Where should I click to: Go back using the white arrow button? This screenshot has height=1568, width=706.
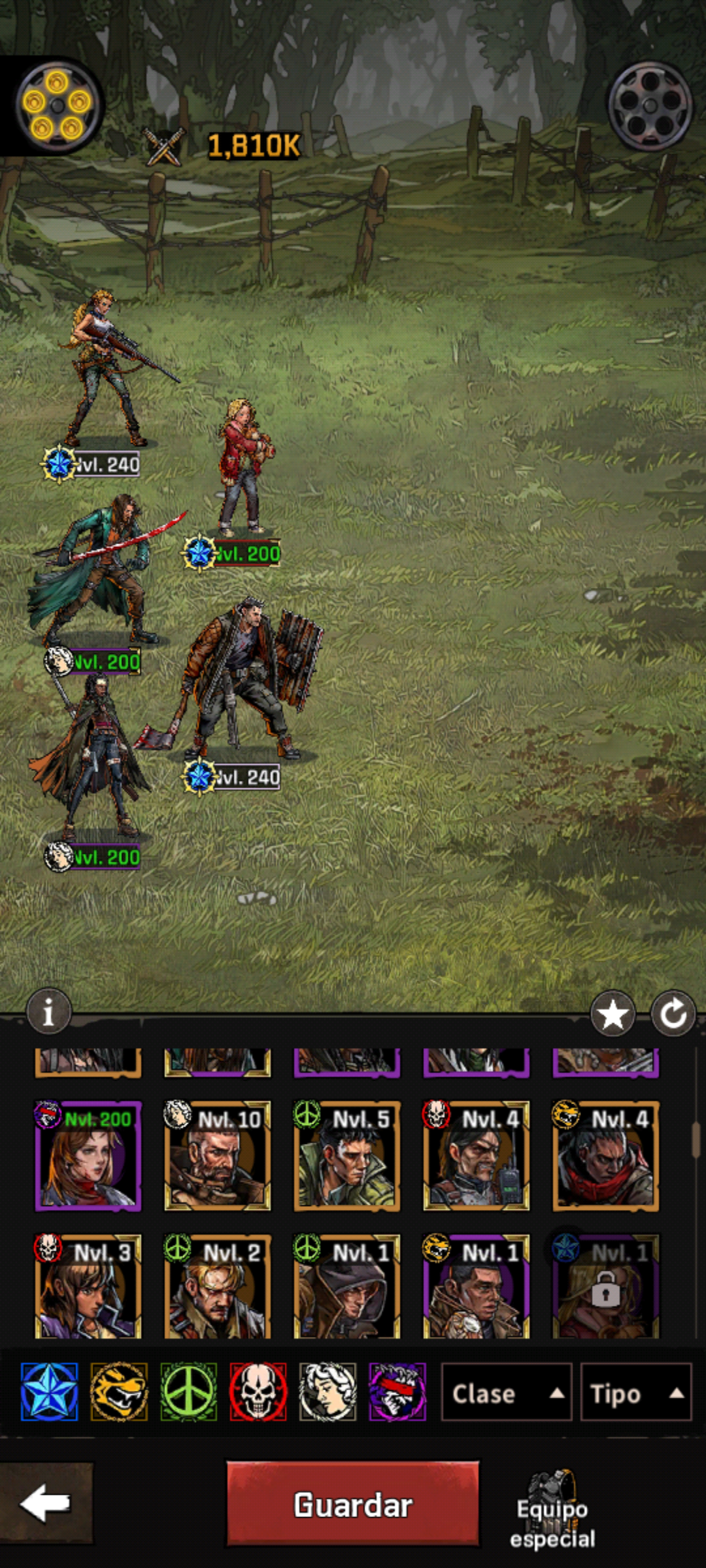[46, 1503]
